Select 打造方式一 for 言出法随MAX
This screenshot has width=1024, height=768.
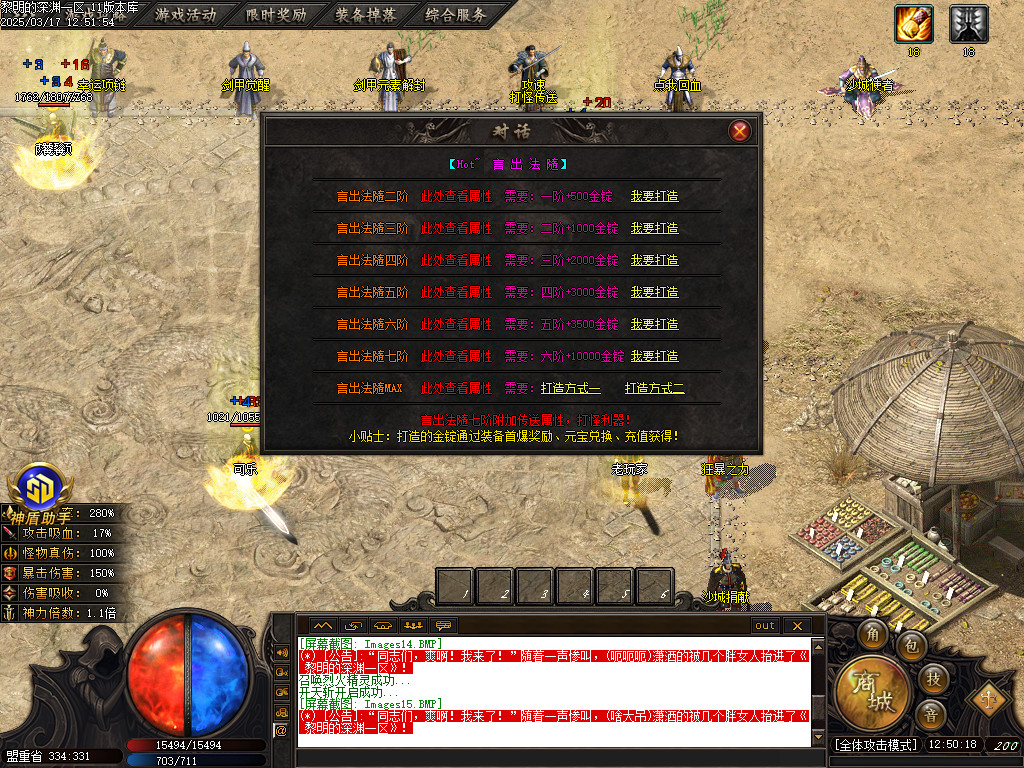pos(570,388)
